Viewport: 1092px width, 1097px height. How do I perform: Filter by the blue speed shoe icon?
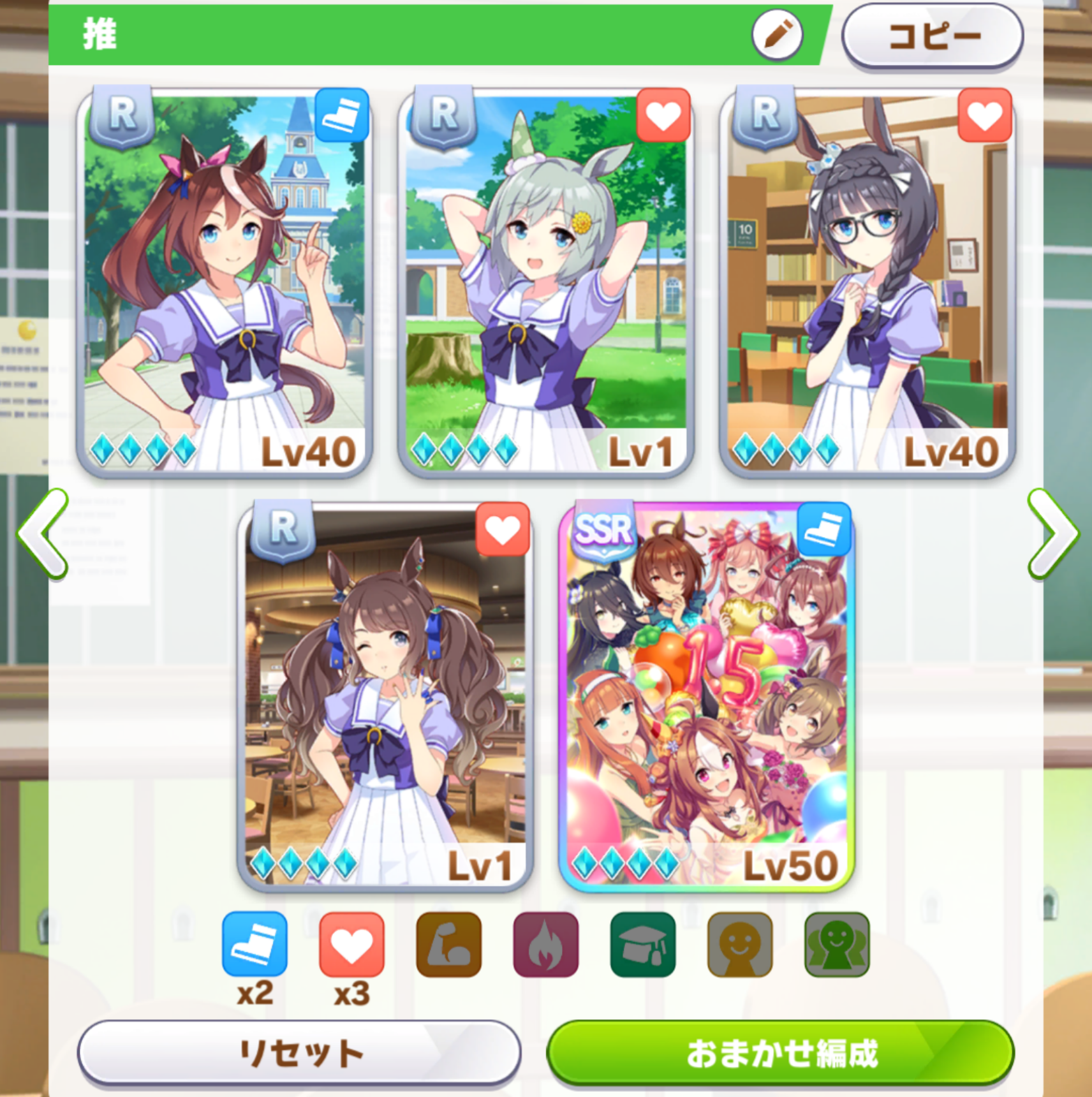(255, 944)
